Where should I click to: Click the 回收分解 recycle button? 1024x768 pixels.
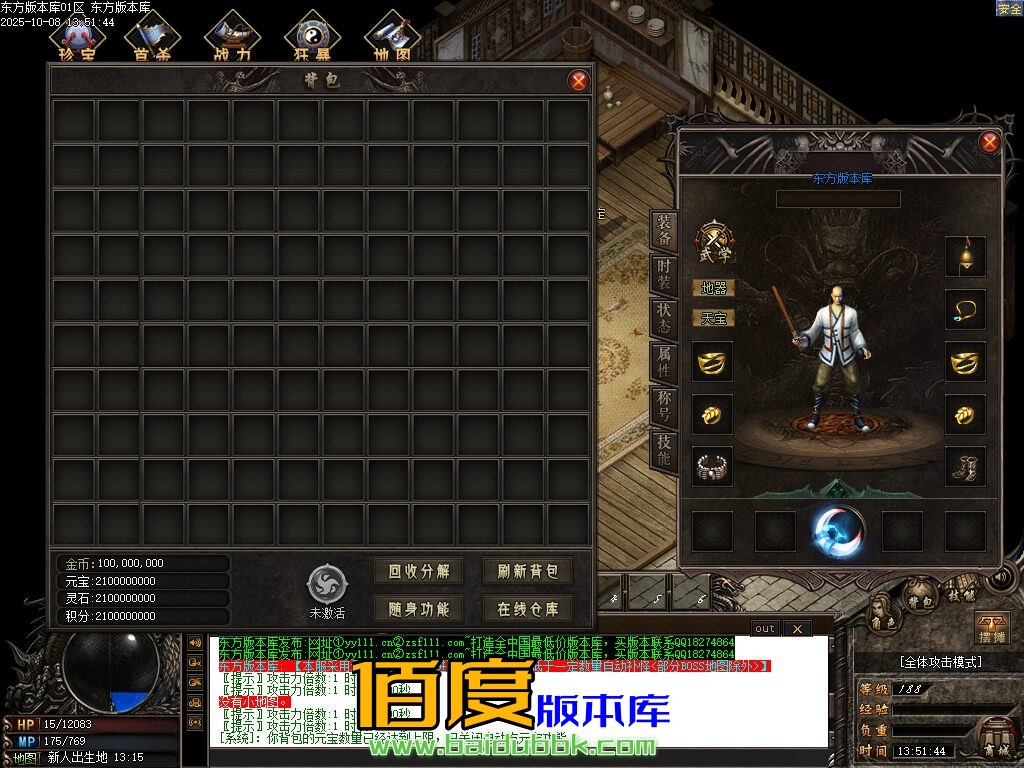click(419, 572)
